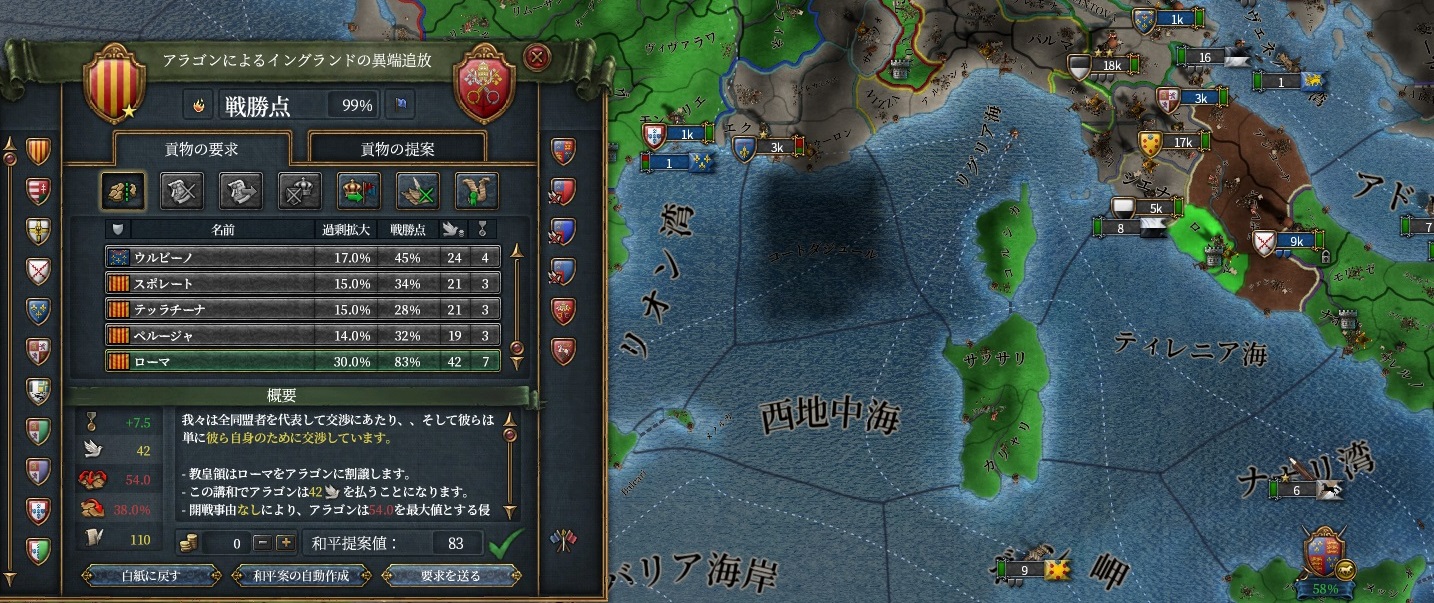
Task: Deselect the highlighted ローマ province row
Action: pyautogui.click(x=302, y=361)
